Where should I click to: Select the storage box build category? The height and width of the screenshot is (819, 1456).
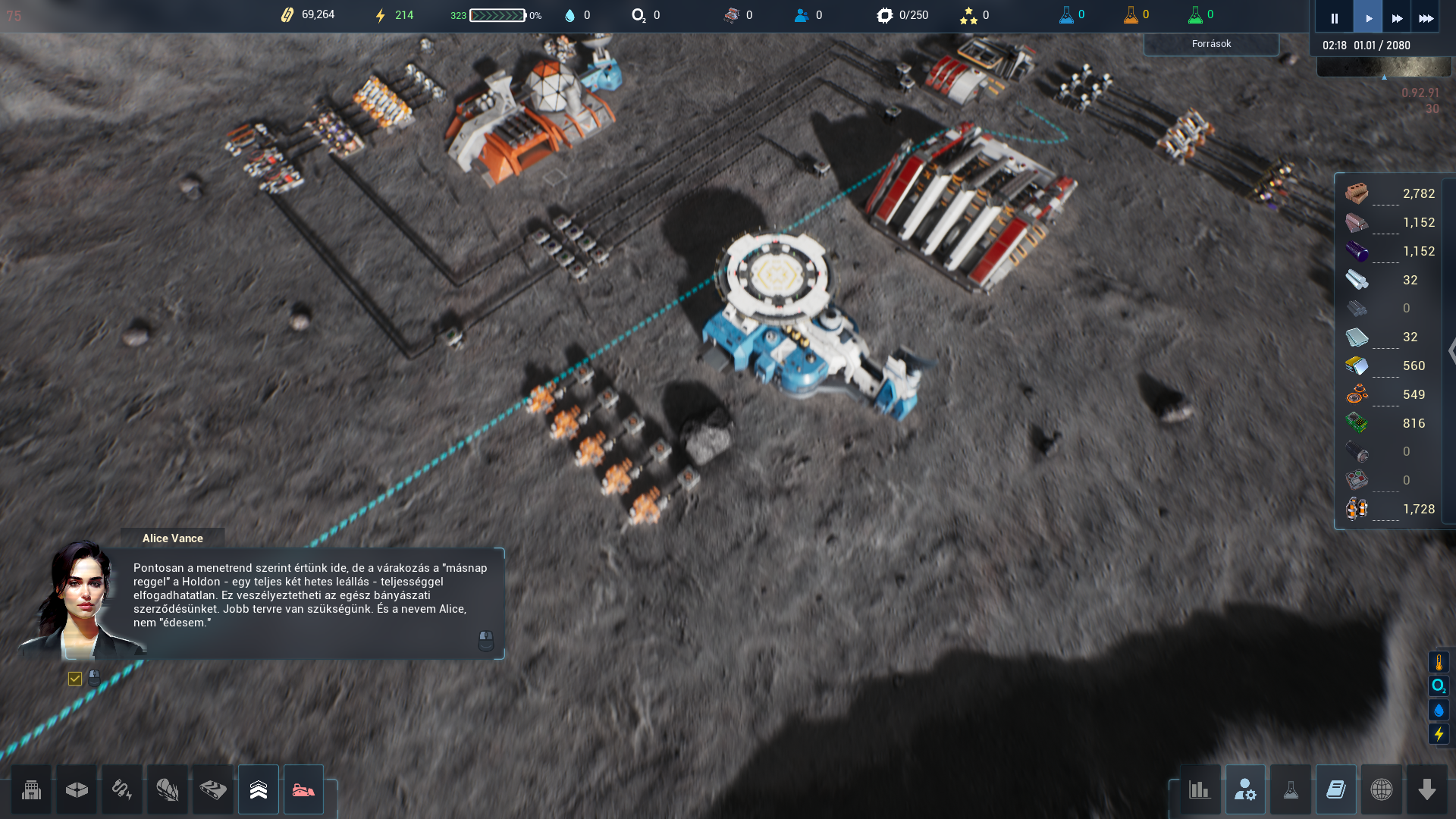point(77,789)
